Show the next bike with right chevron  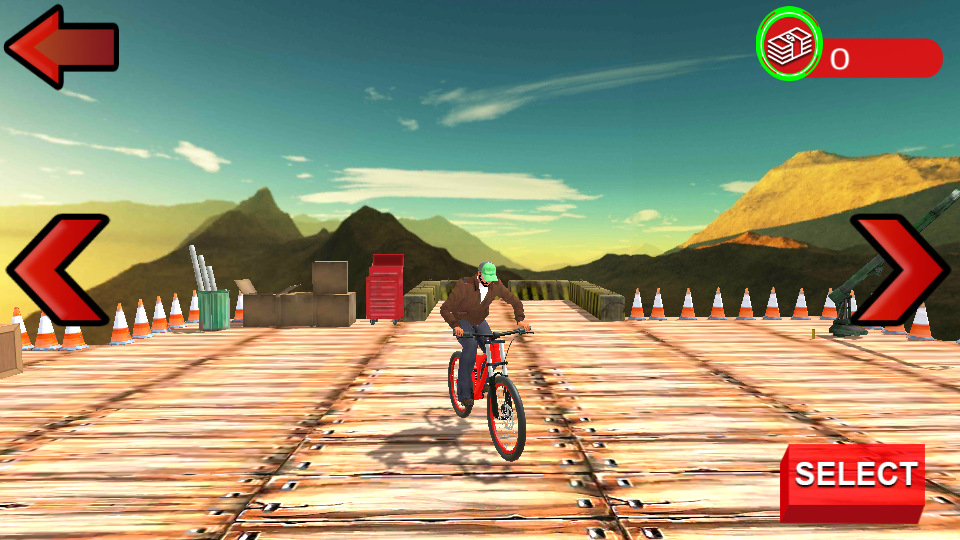pyautogui.click(x=901, y=269)
